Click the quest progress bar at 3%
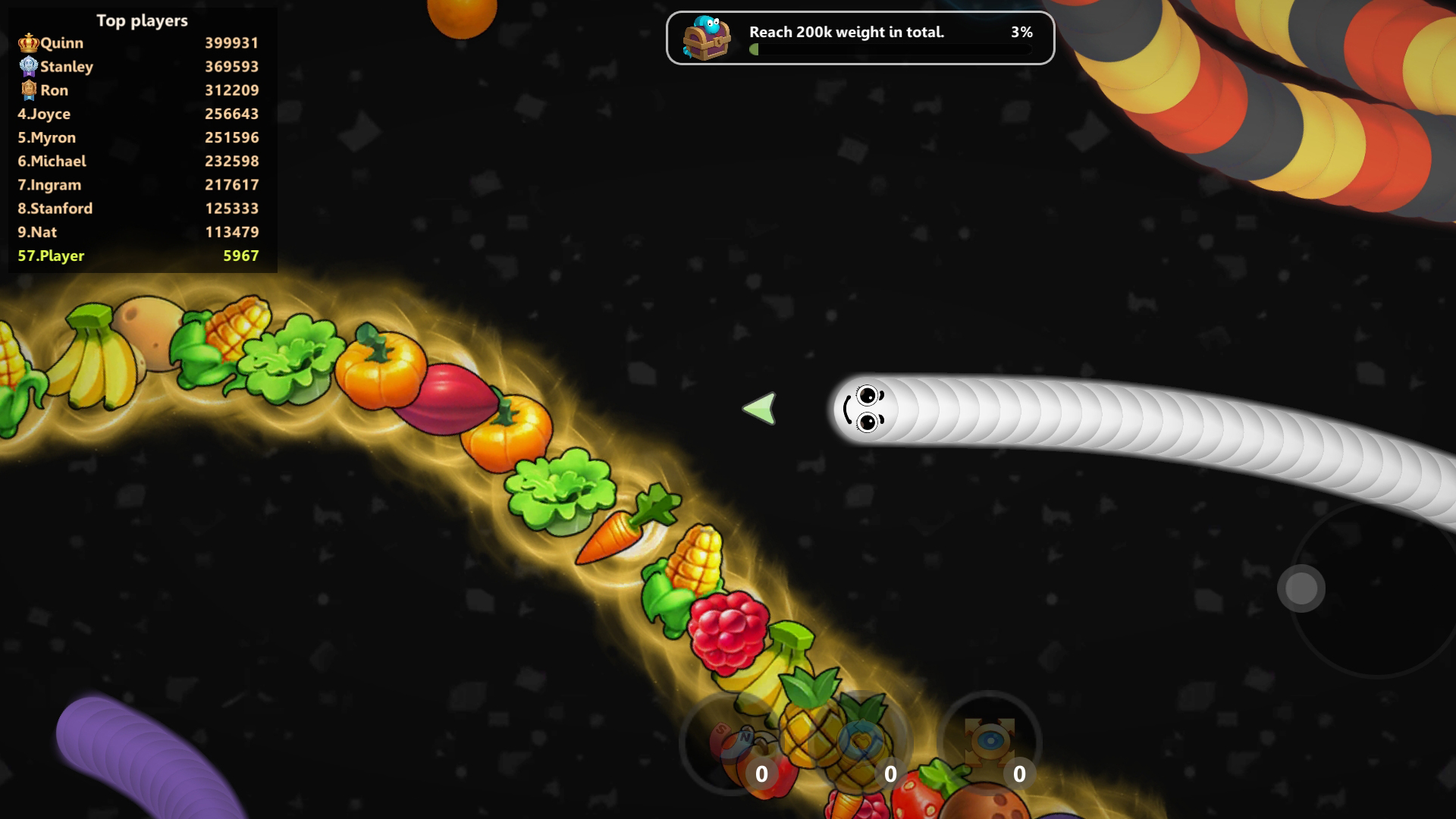This screenshot has width=1456, height=819. click(x=891, y=49)
